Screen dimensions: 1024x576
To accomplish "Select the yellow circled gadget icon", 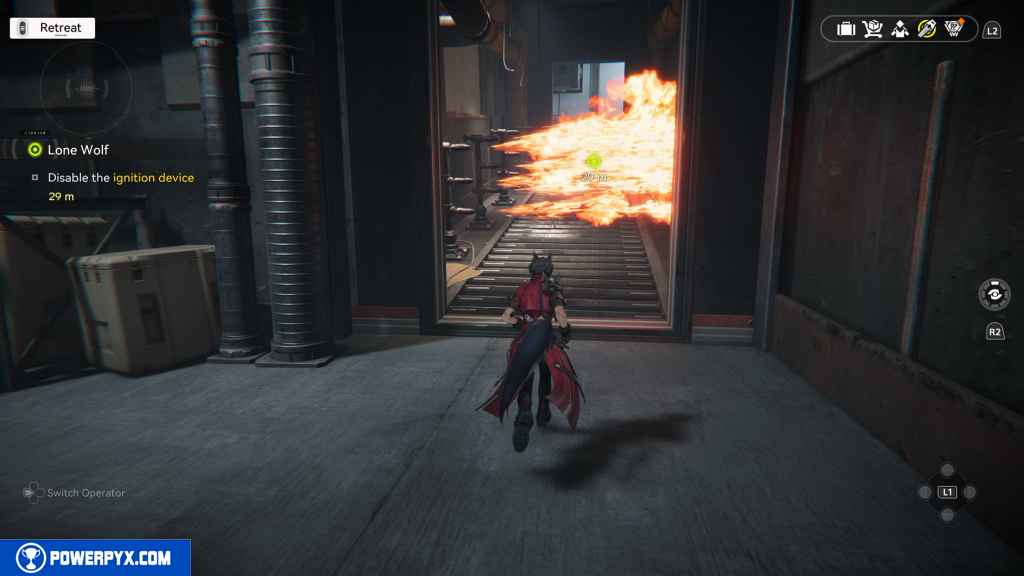I will click(x=927, y=29).
